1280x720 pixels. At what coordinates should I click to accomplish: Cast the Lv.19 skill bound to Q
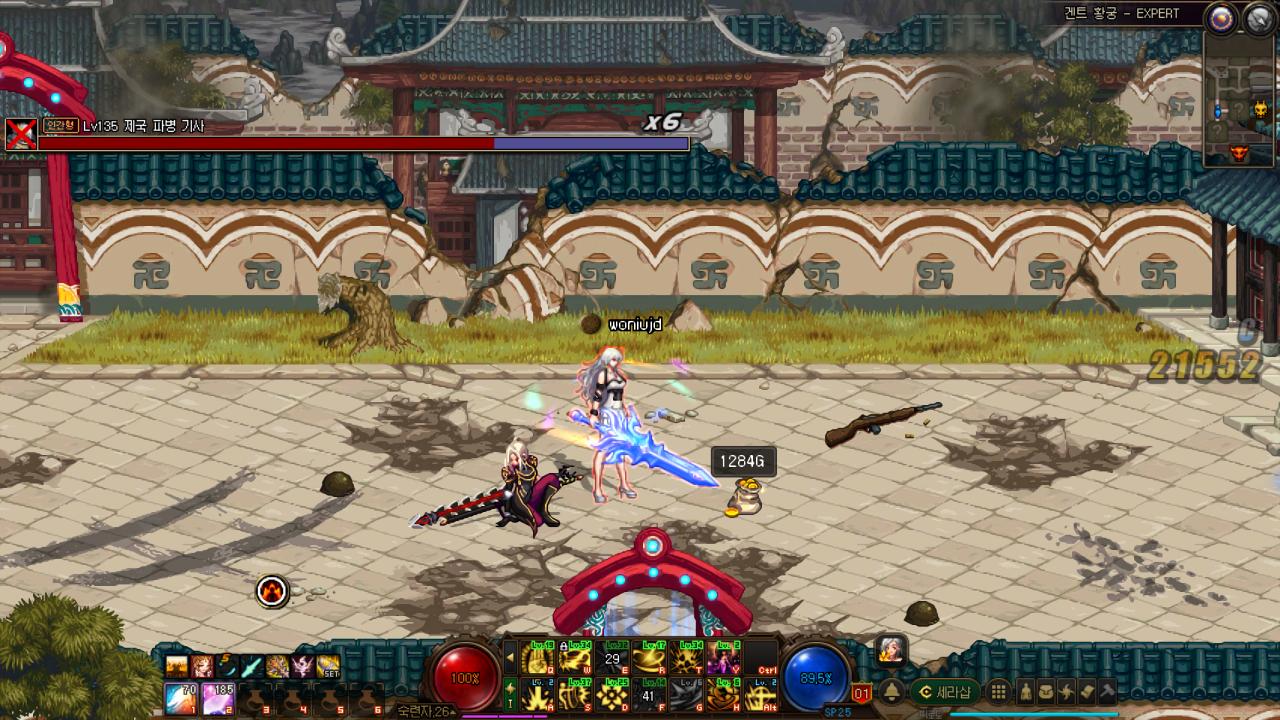(x=537, y=657)
